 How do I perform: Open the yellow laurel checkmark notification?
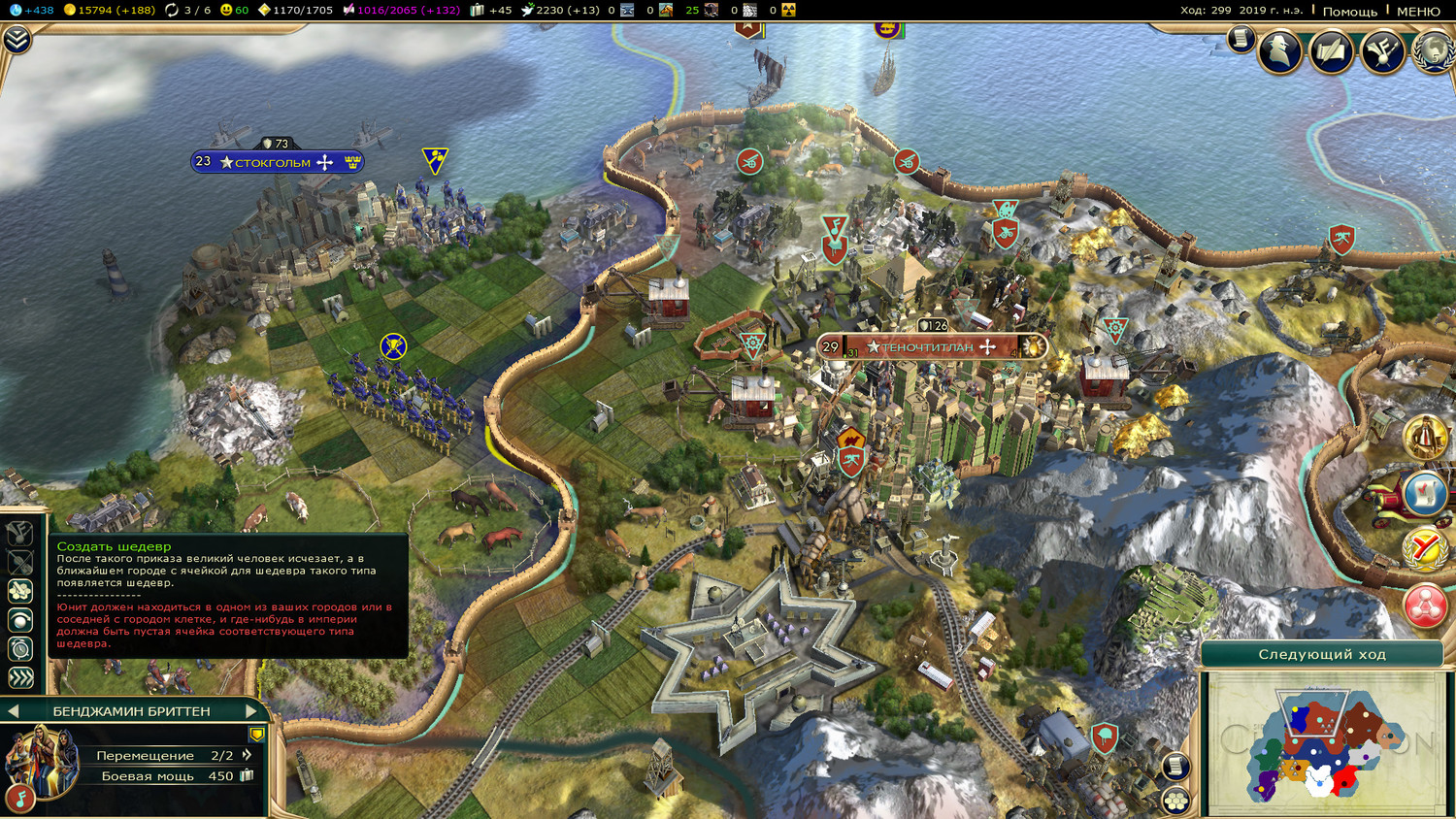1424,549
